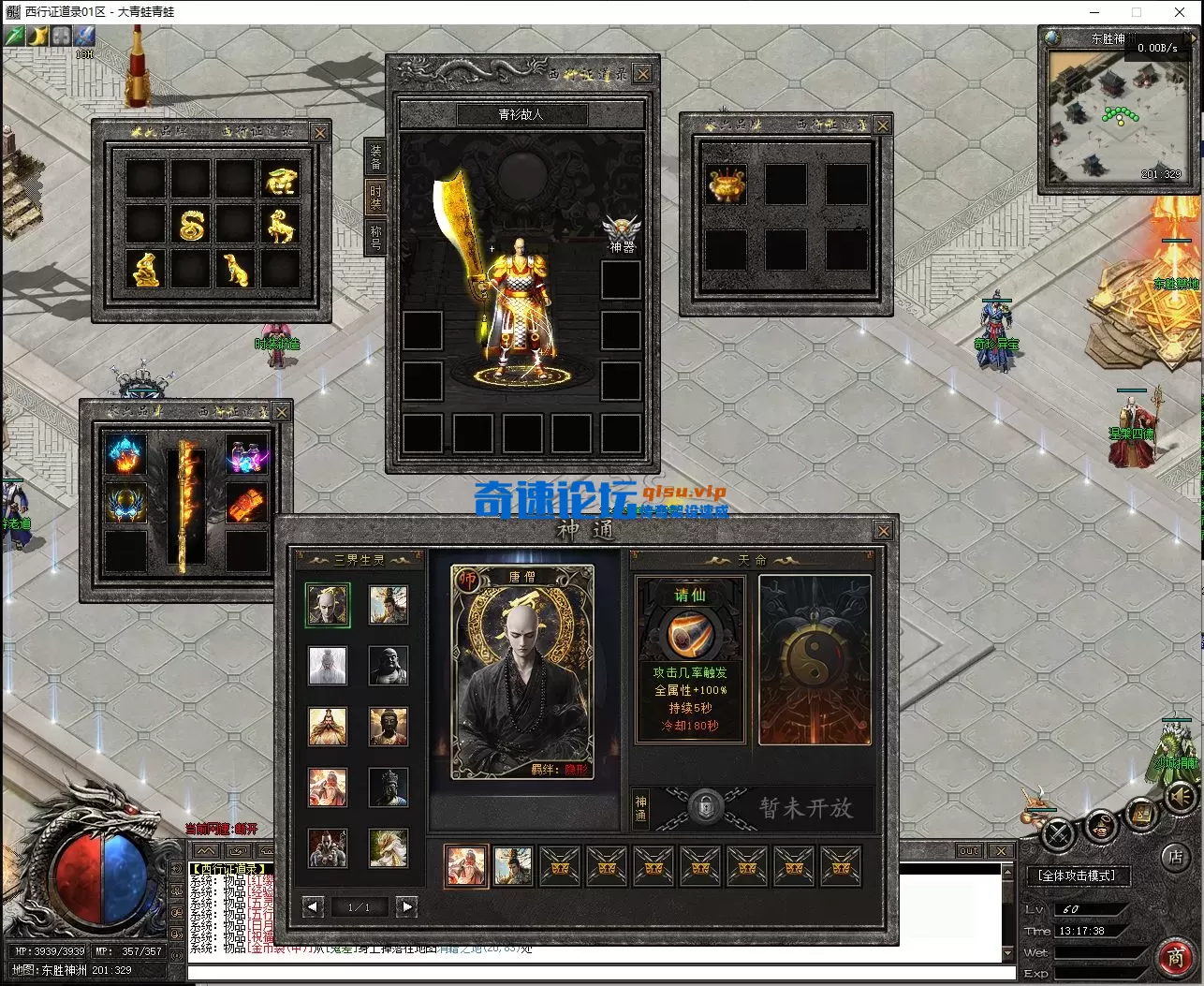Screen dimensions: 1204x986
Task: Switch to the 装备 equipment tab
Action: [375, 156]
